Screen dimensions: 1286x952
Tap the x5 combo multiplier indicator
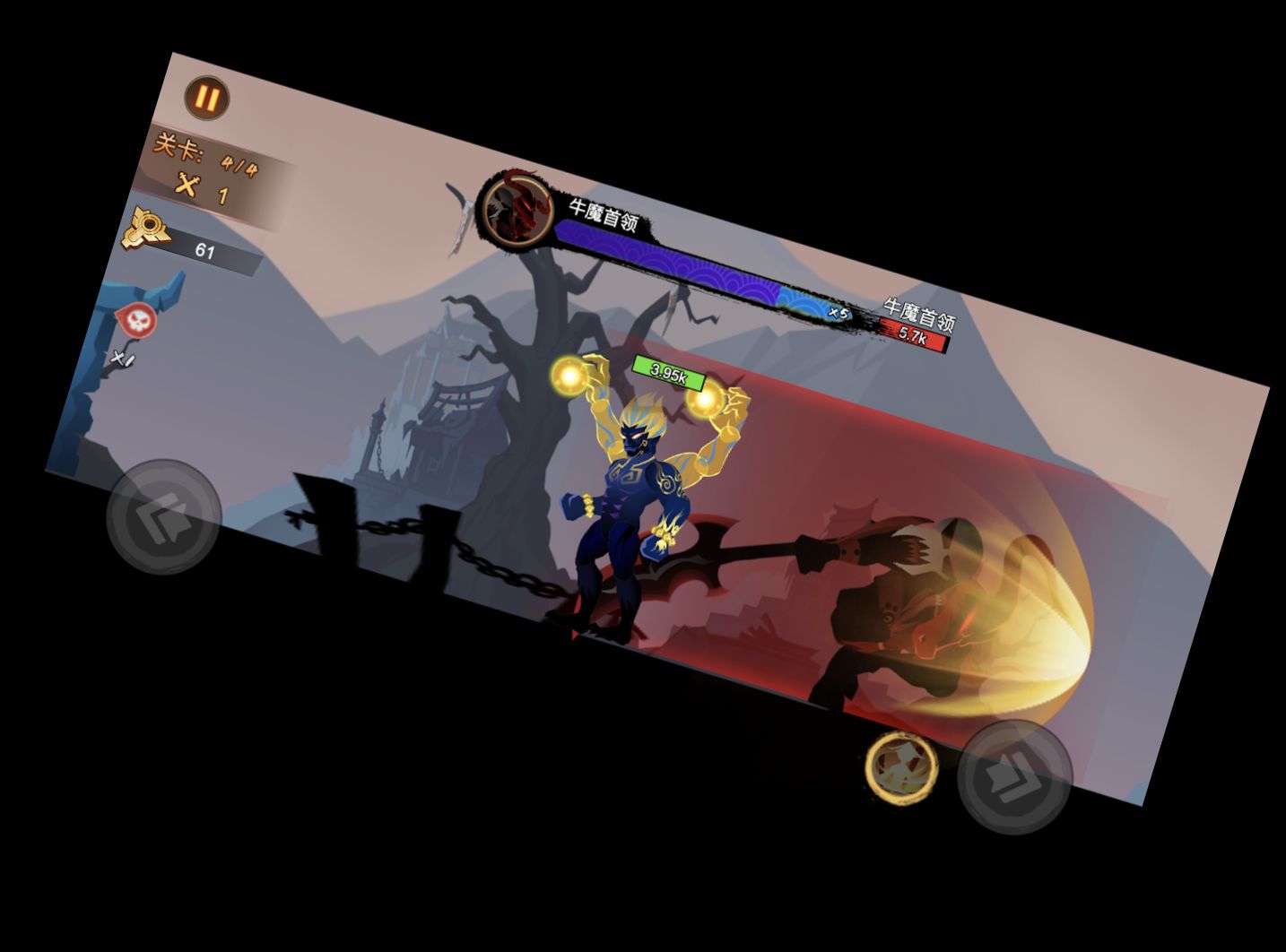[839, 312]
